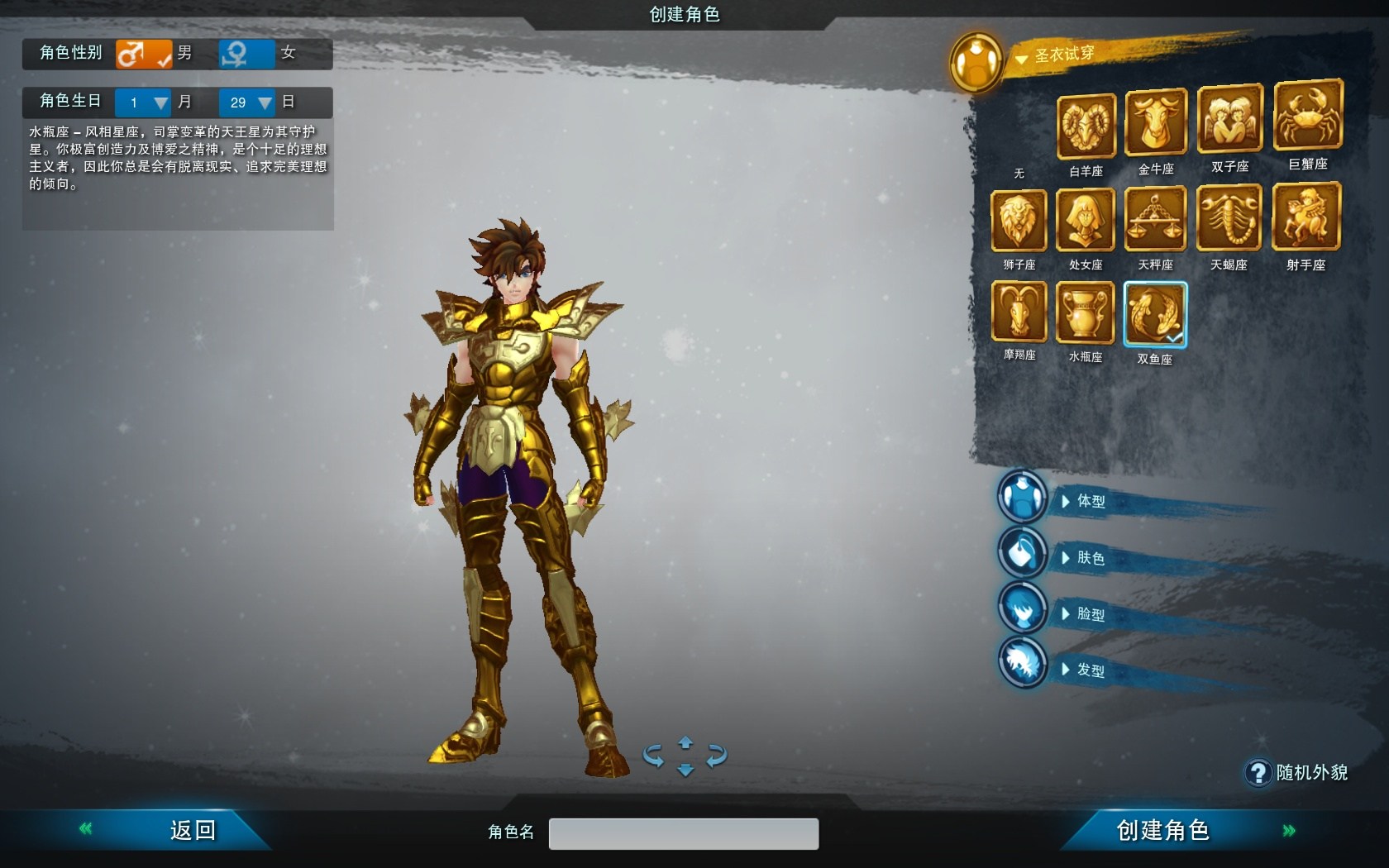
Task: Click the character name input field
Action: (684, 833)
